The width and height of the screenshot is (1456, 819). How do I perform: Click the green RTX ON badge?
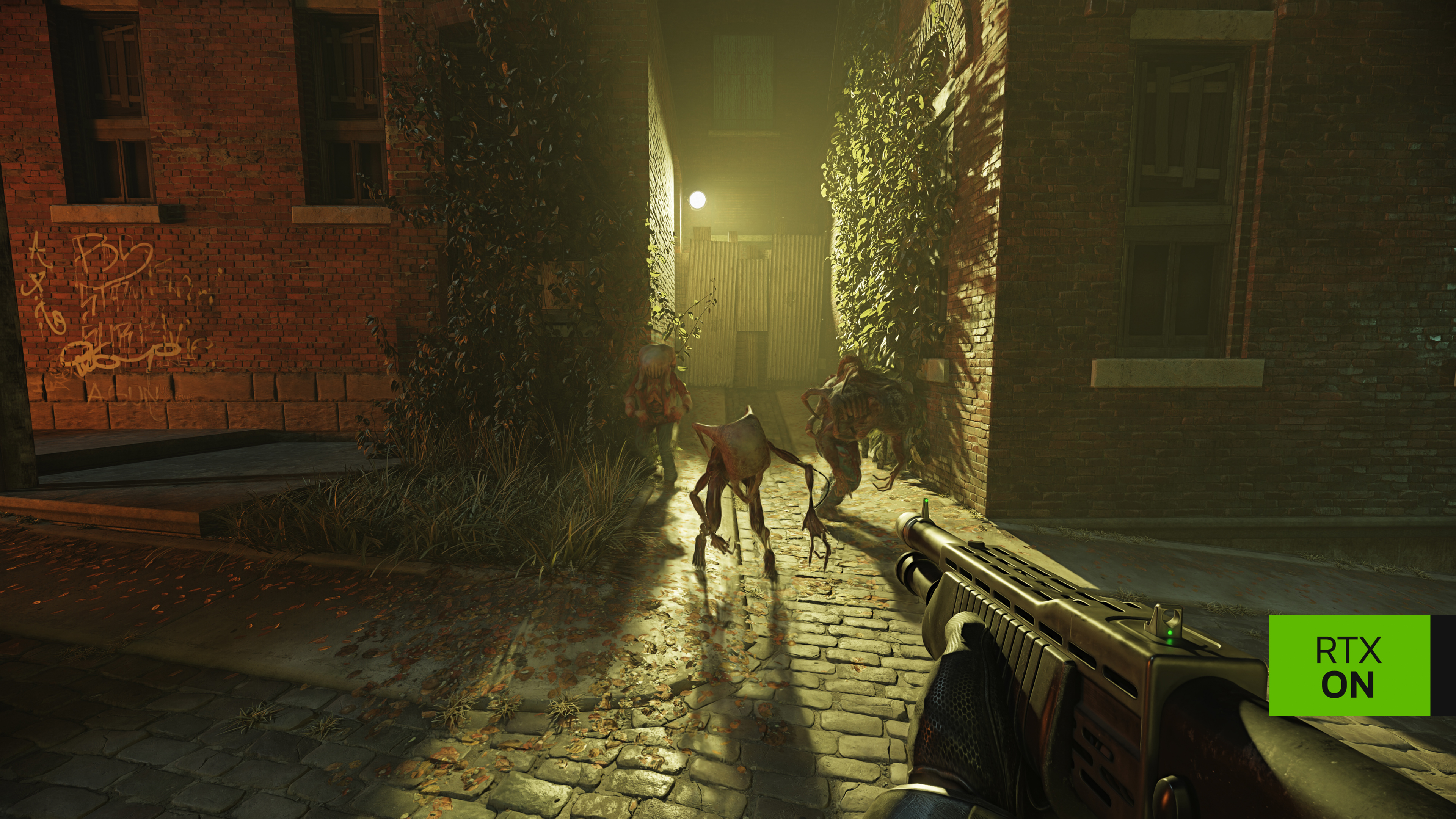pos(1349,665)
